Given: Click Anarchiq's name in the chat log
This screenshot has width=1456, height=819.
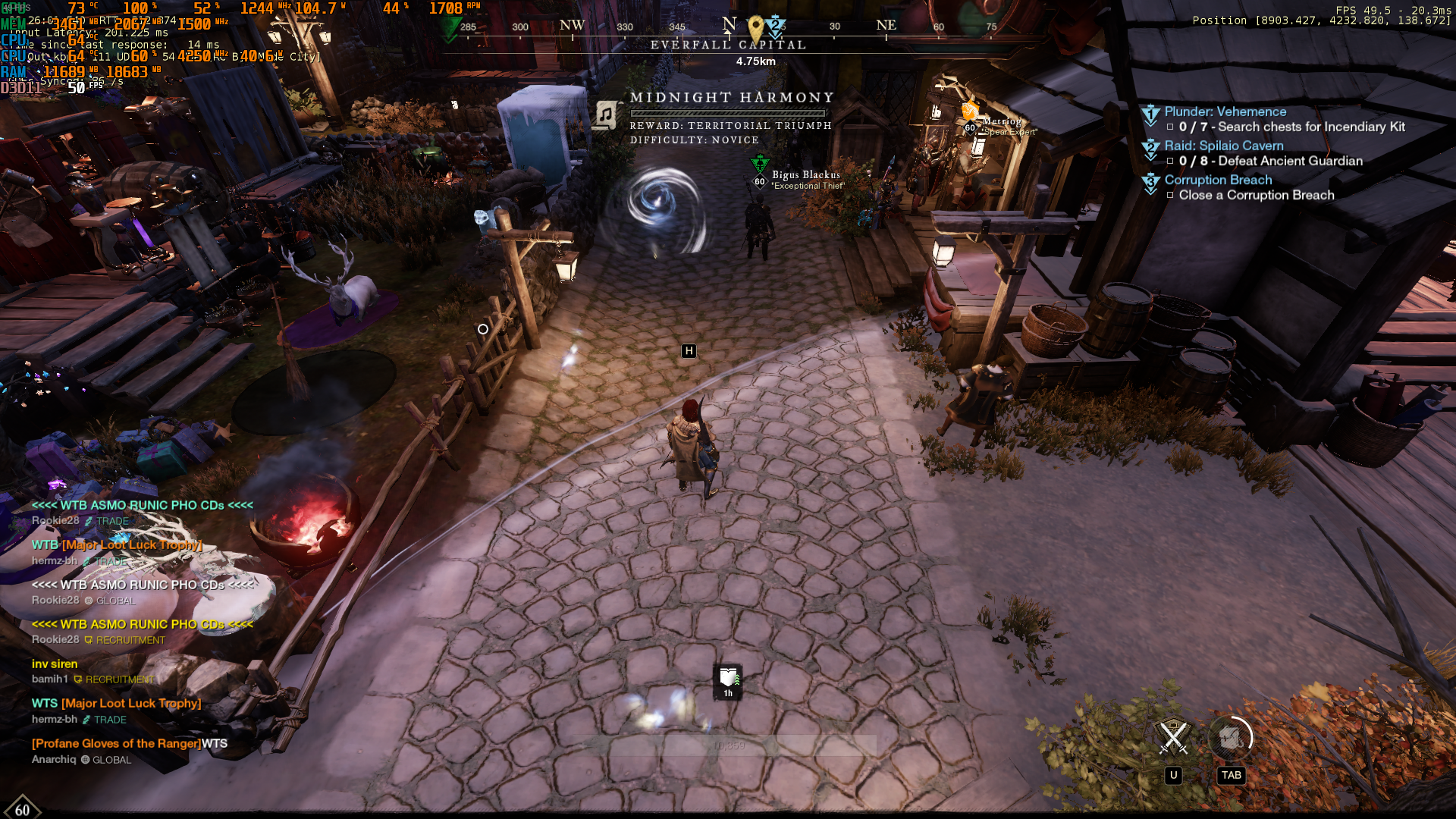Looking at the screenshot, I should pos(54,759).
